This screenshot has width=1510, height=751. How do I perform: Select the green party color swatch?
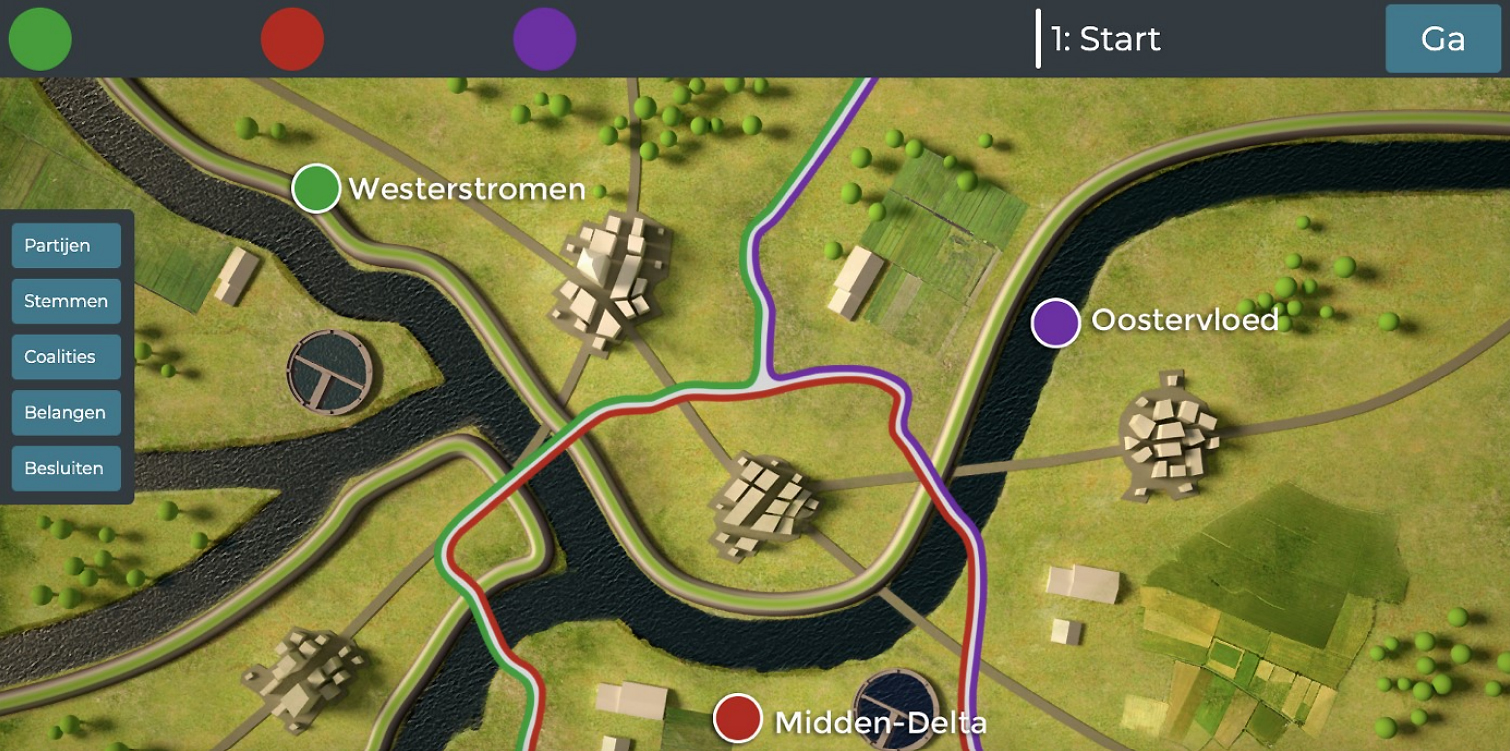39,40
